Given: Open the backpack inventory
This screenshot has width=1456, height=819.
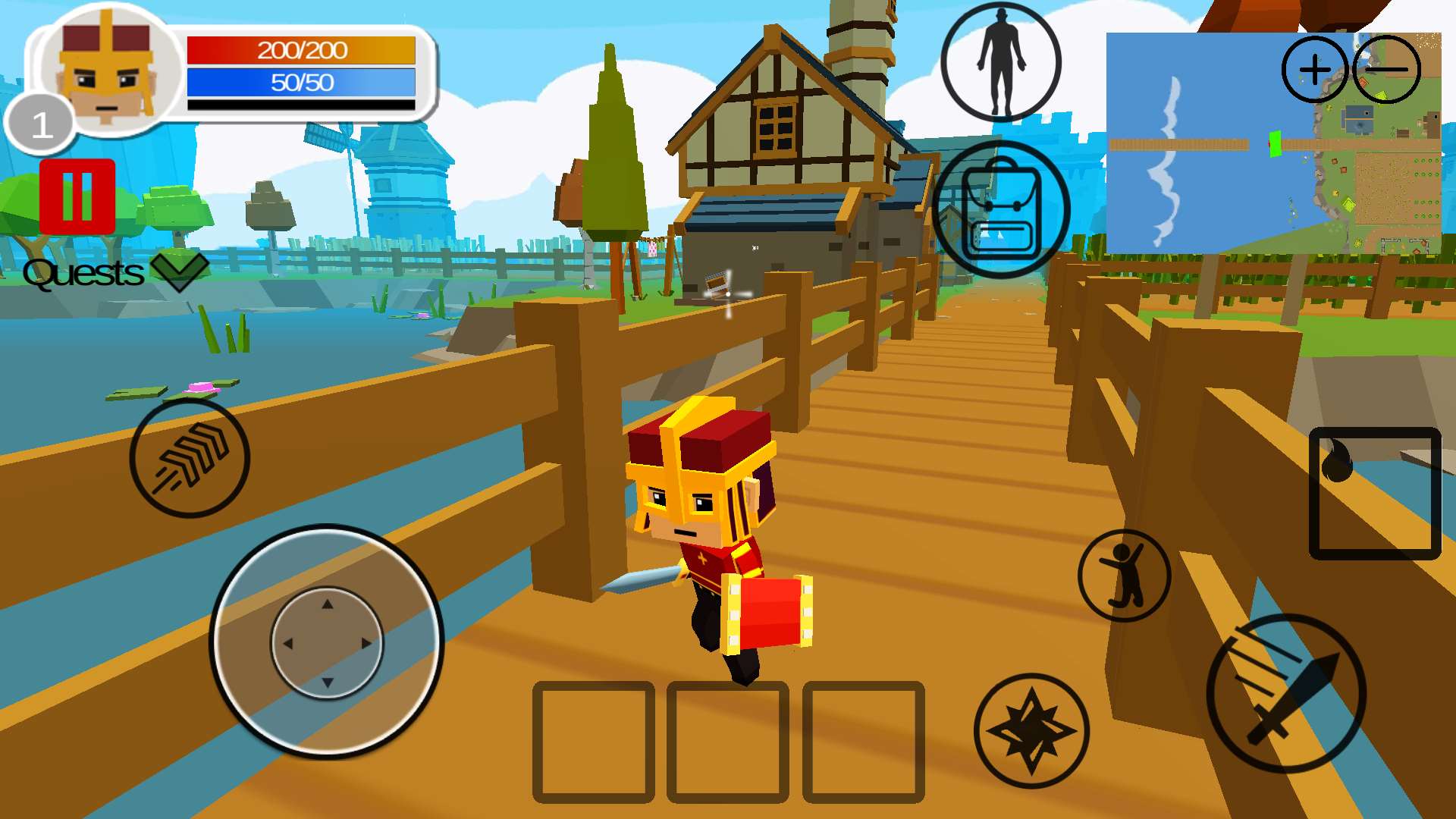Looking at the screenshot, I should click(x=1001, y=209).
